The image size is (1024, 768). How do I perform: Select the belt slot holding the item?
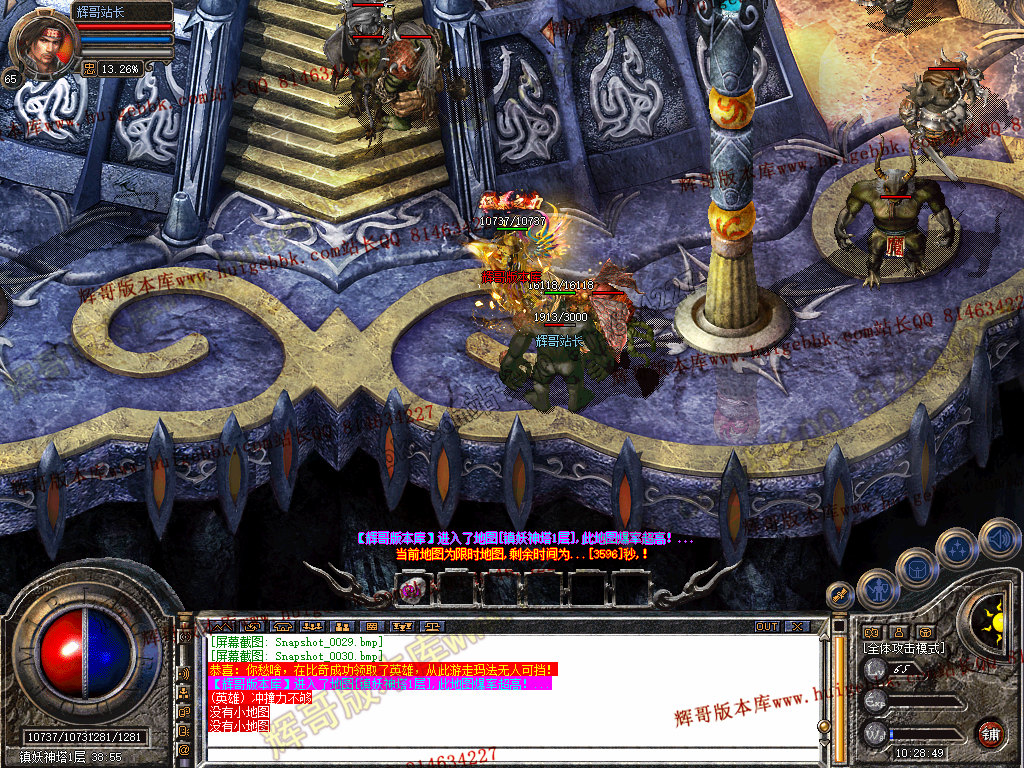pos(411,591)
